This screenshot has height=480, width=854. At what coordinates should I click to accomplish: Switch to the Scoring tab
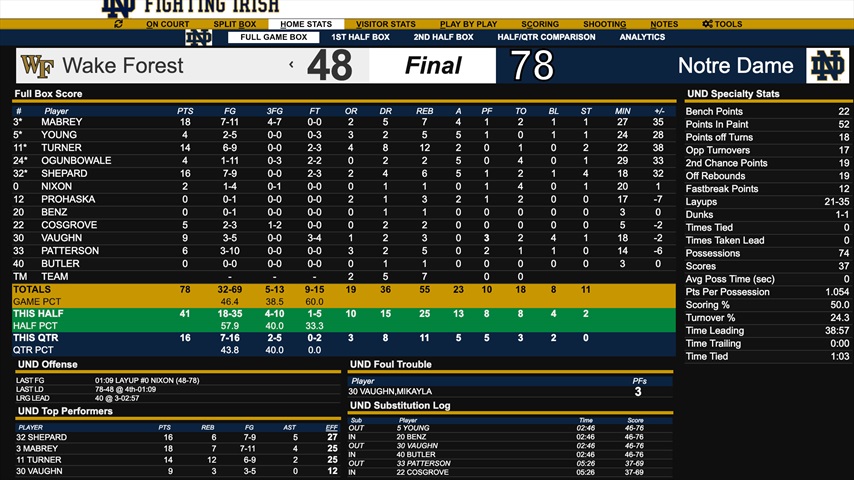540,24
